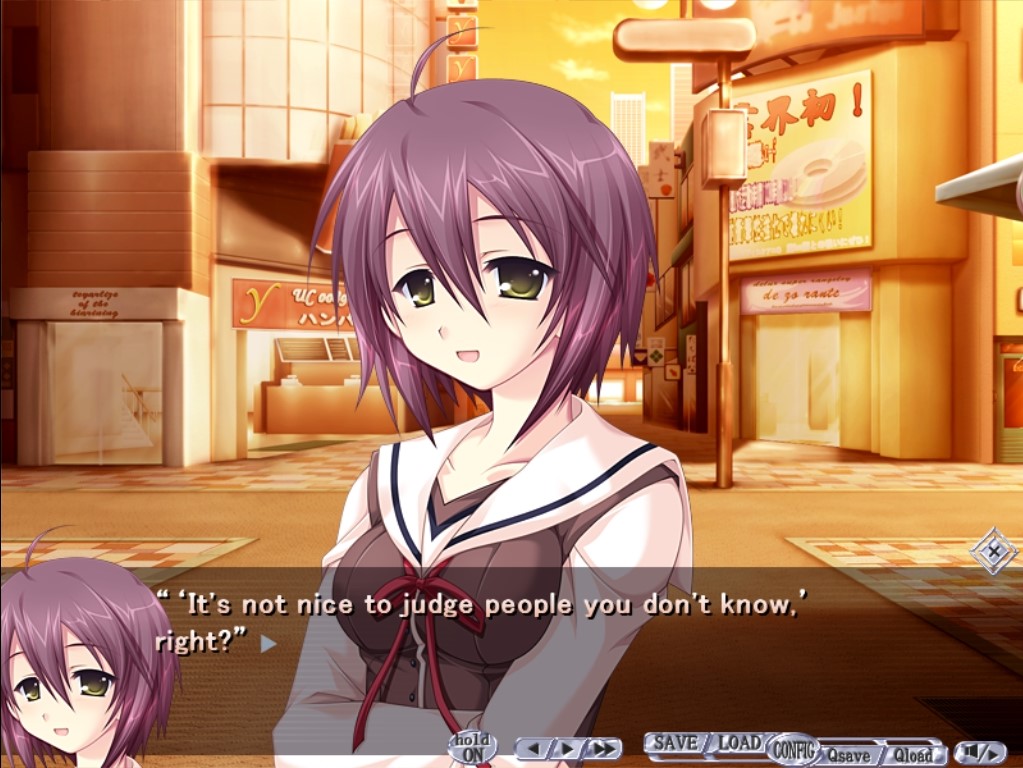1023x768 pixels.
Task: Advance dialogue via the text arrow indicator
Action: [268, 644]
